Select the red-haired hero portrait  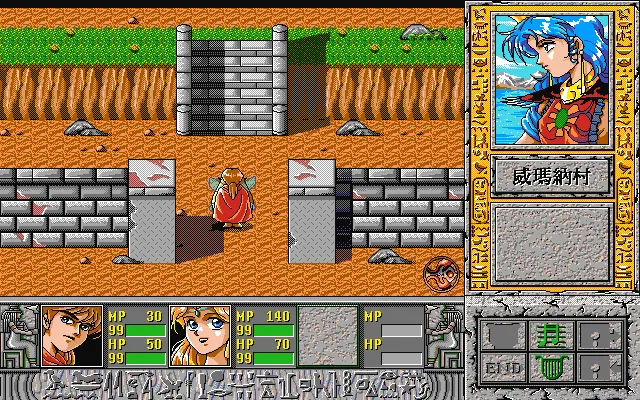72,335
